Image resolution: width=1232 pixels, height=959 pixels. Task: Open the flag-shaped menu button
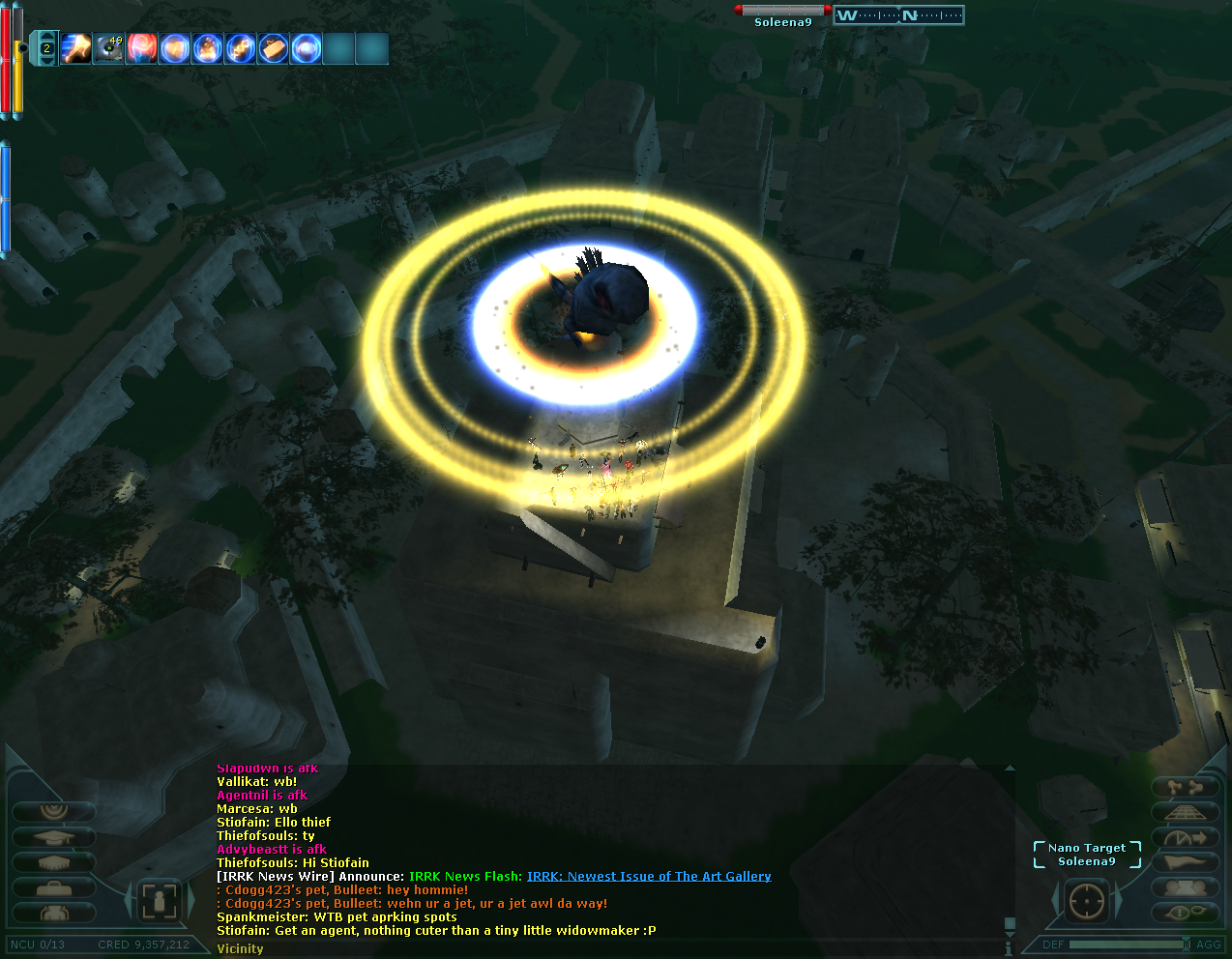1187,862
